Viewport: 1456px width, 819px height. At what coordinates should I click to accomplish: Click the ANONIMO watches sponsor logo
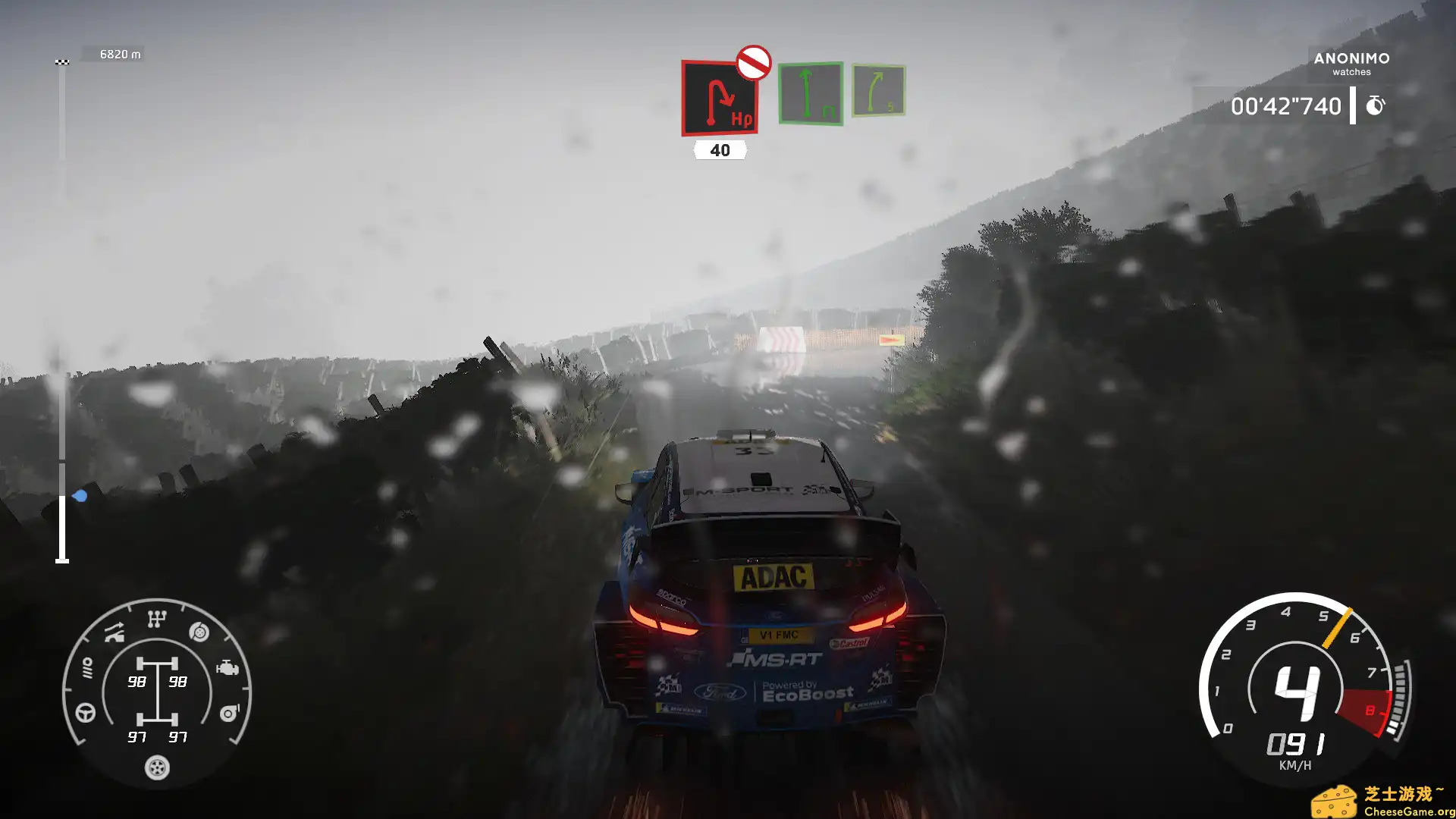1352,63
